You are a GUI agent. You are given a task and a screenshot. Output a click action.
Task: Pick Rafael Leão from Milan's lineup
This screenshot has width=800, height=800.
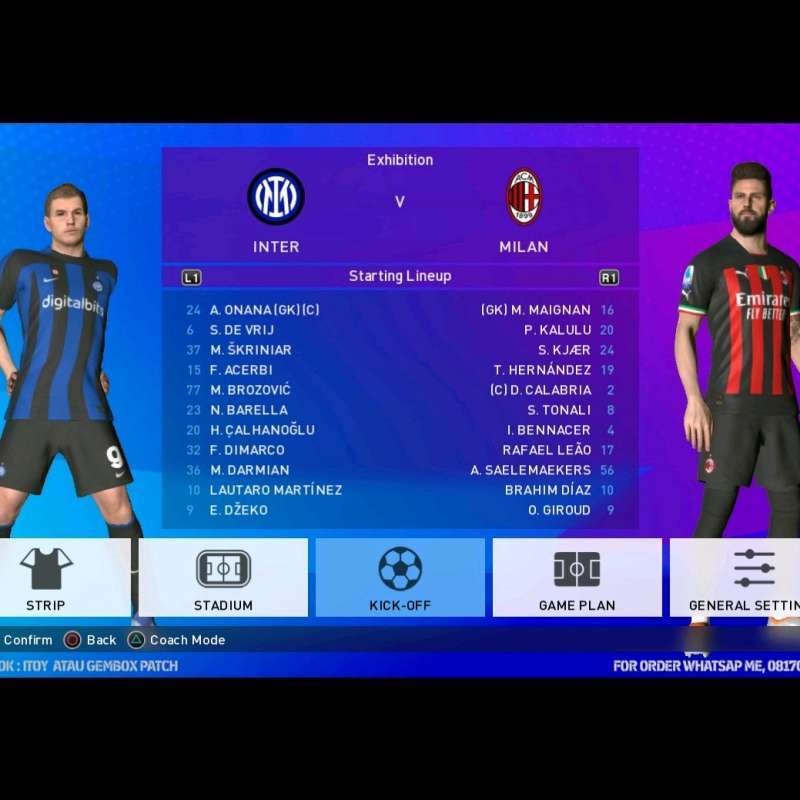coord(546,450)
